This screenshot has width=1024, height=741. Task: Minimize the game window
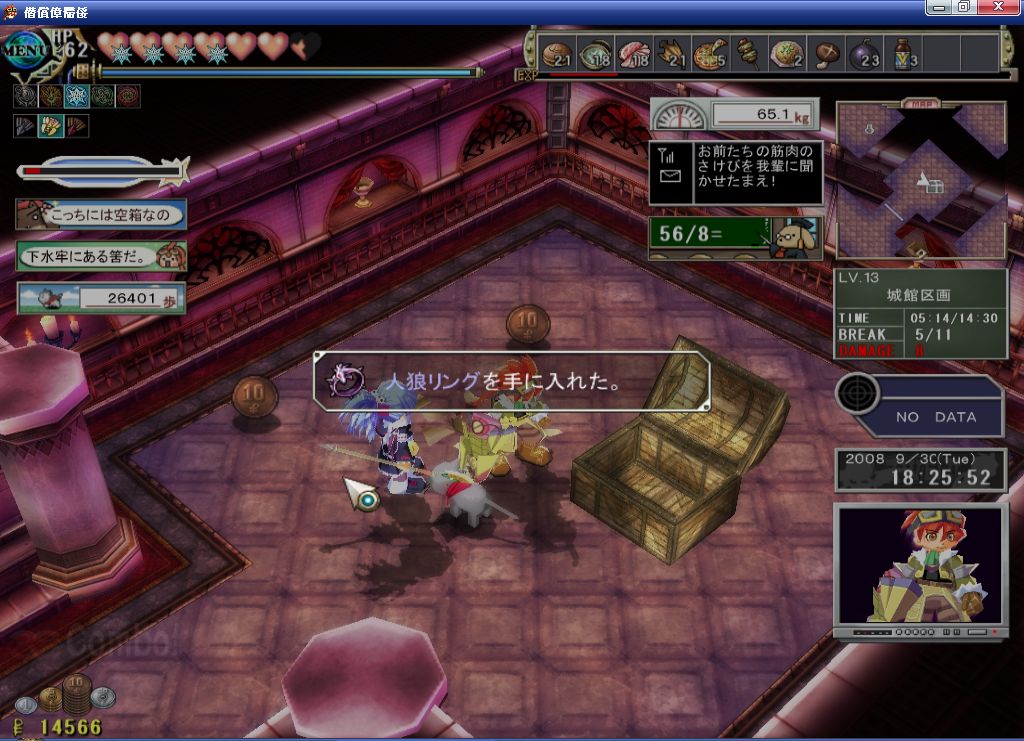(938, 7)
